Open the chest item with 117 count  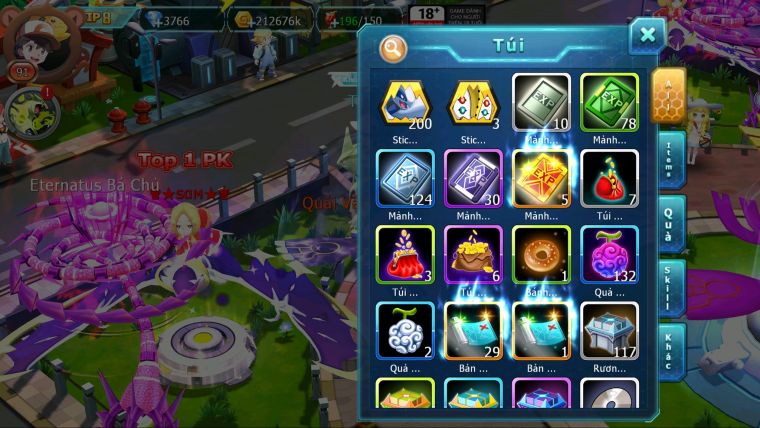609,331
